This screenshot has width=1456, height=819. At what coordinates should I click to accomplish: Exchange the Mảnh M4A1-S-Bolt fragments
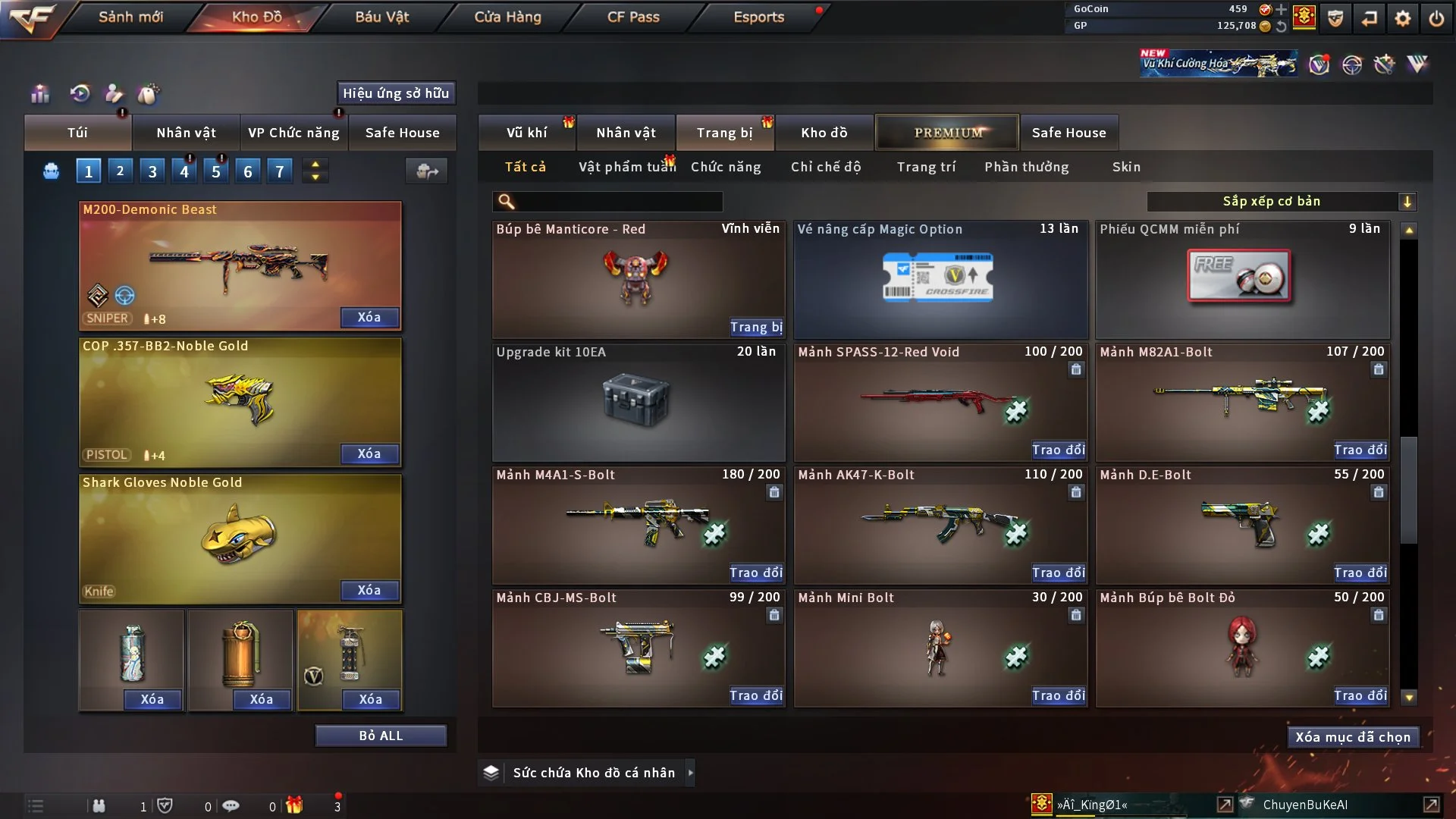point(756,573)
